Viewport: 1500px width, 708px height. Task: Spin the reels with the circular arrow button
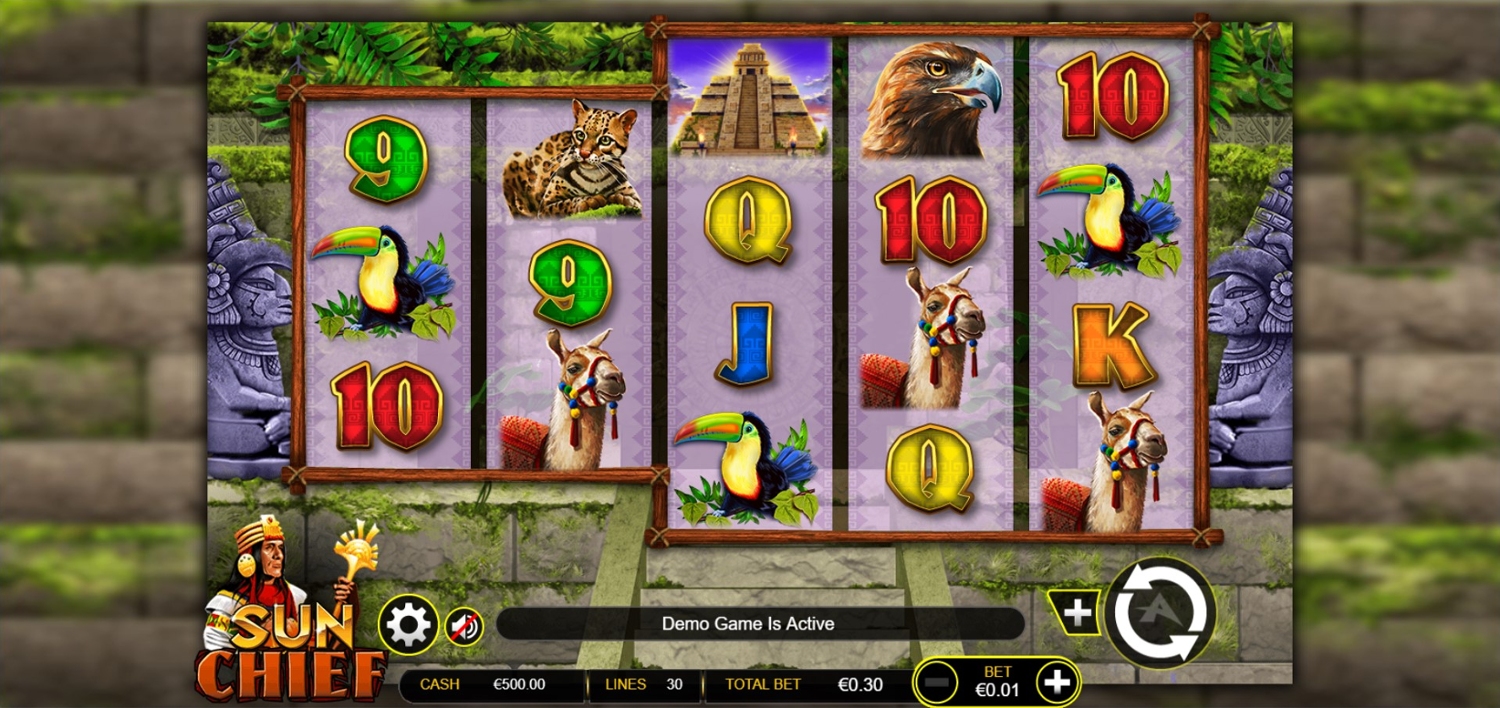point(1160,613)
